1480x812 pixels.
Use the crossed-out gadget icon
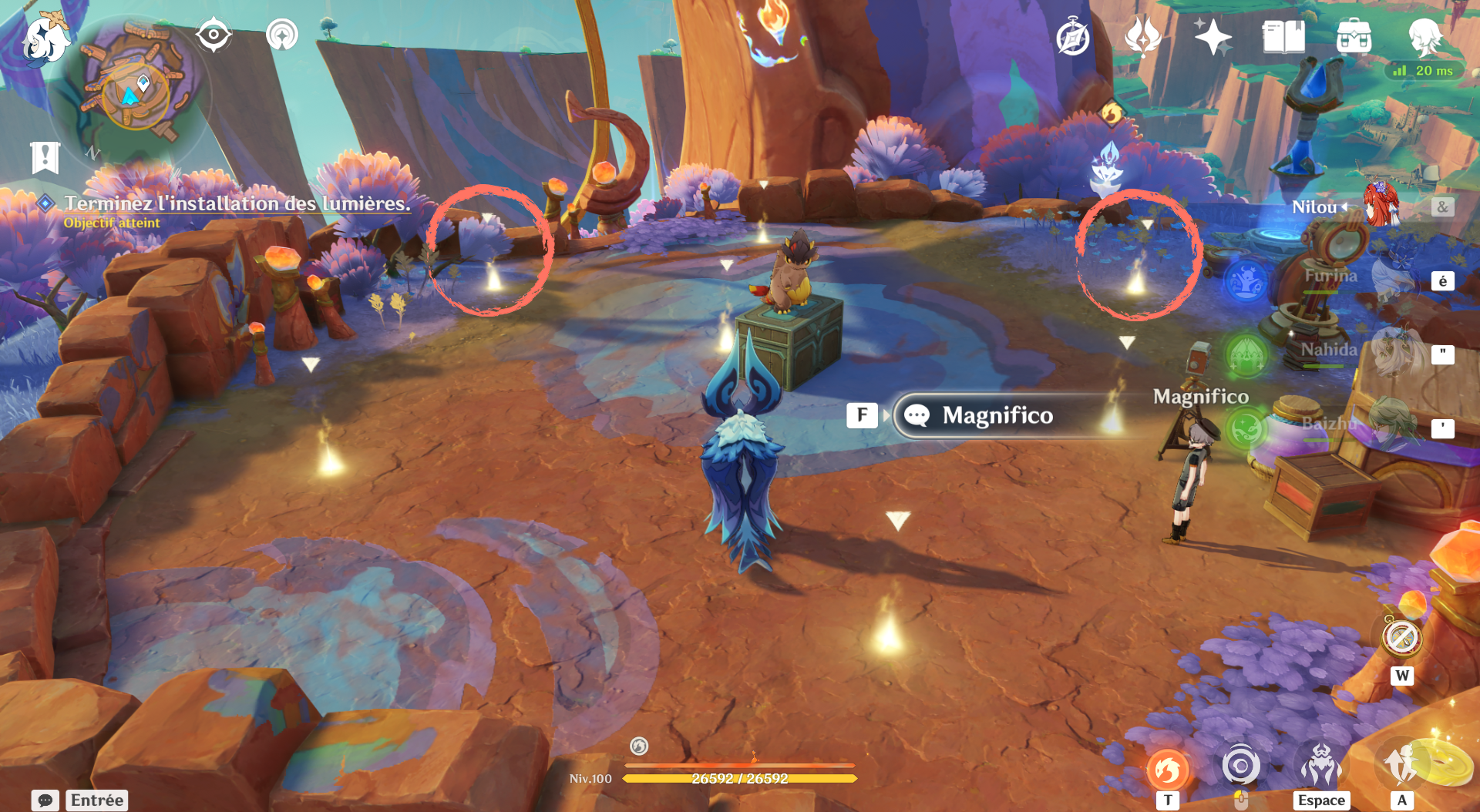pos(1401,638)
